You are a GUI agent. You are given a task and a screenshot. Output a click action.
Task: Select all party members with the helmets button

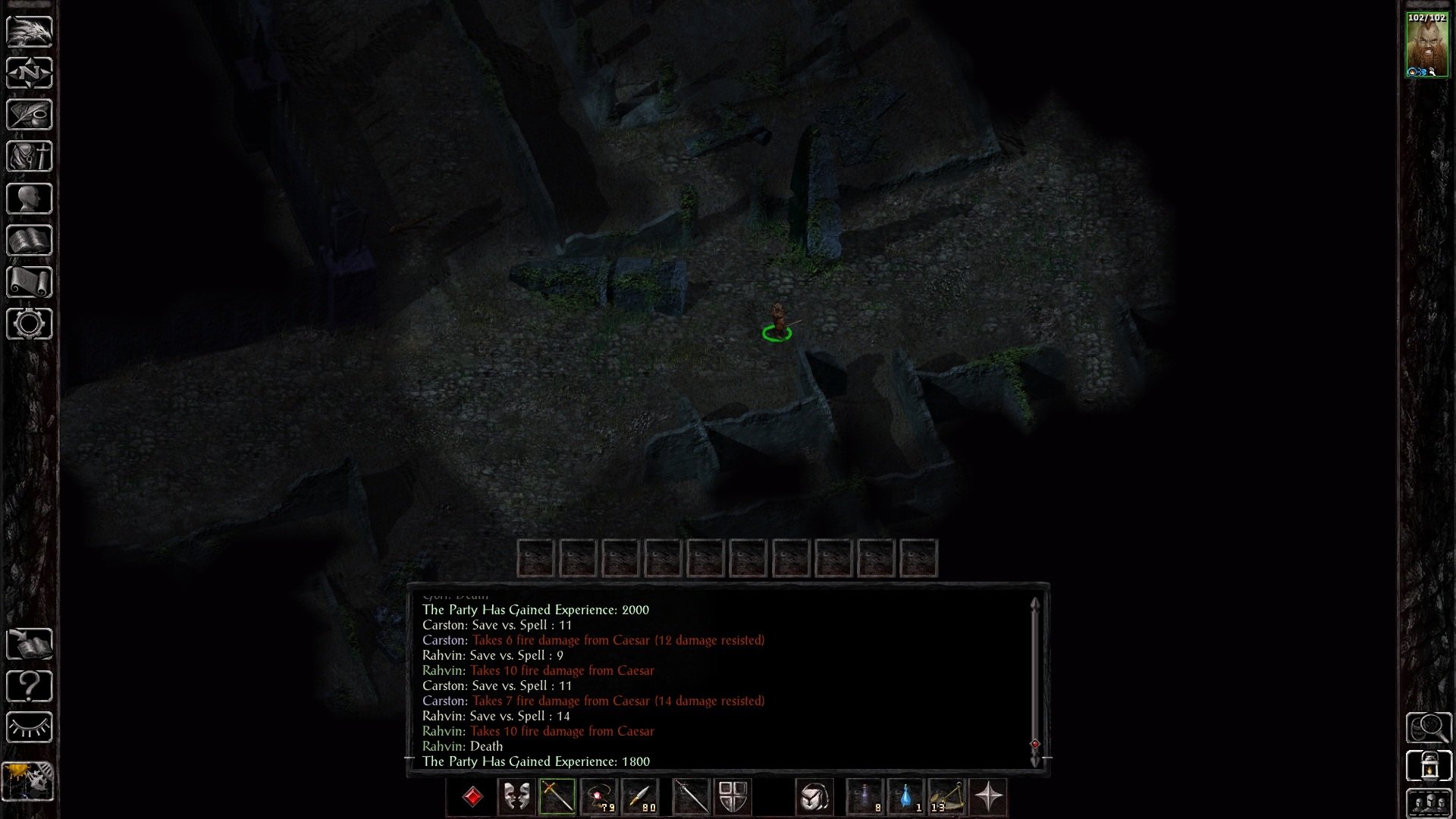1429,803
